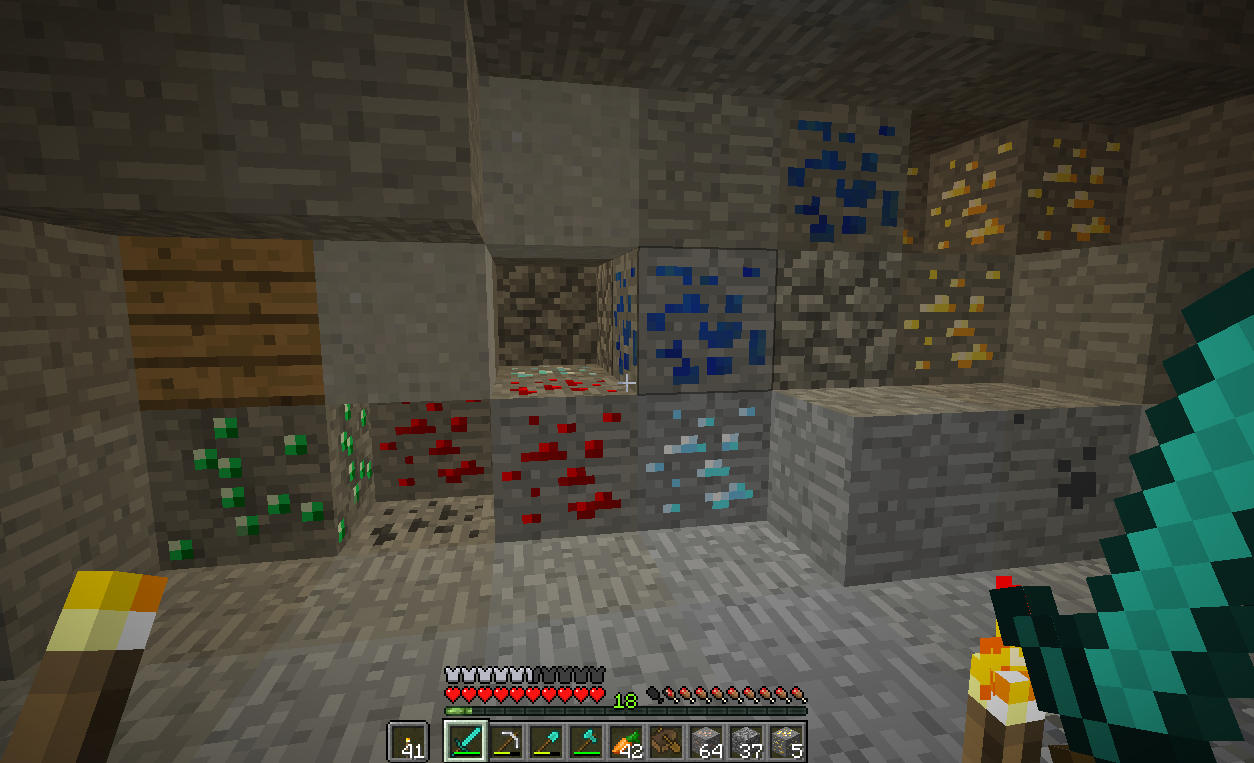This screenshot has width=1254, height=763.
Task: Pick the brown map item slot
Action: (665, 742)
